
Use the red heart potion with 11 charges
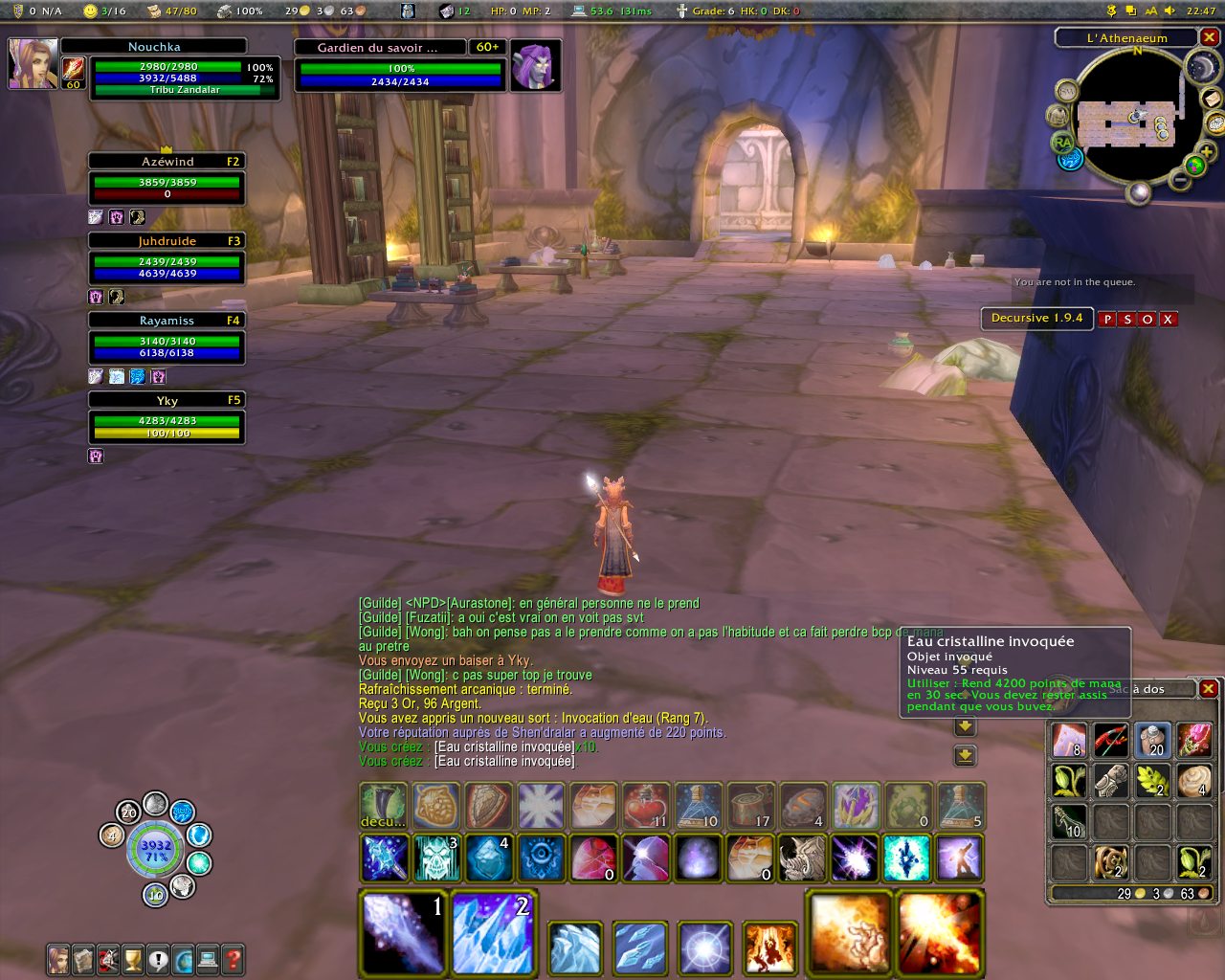click(645, 806)
